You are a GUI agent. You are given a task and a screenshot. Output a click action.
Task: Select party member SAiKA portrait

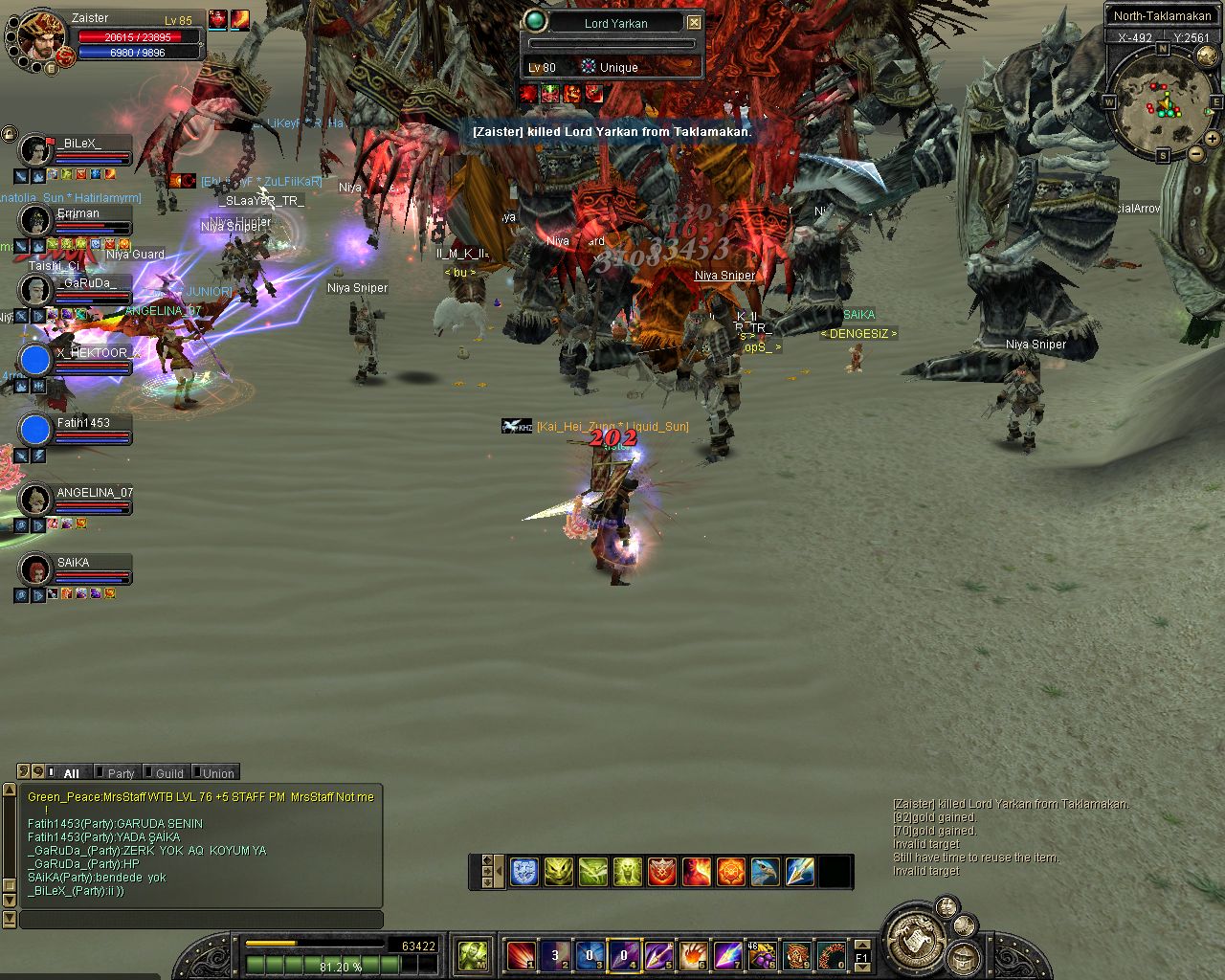tap(35, 569)
